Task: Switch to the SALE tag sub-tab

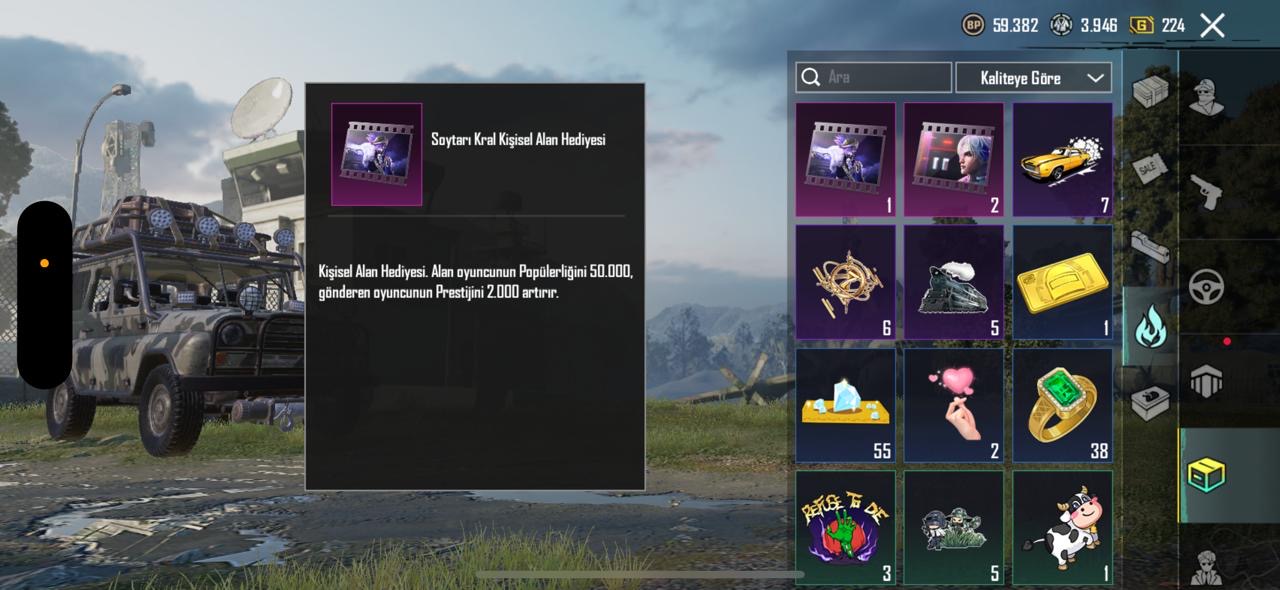Action: click(1150, 170)
